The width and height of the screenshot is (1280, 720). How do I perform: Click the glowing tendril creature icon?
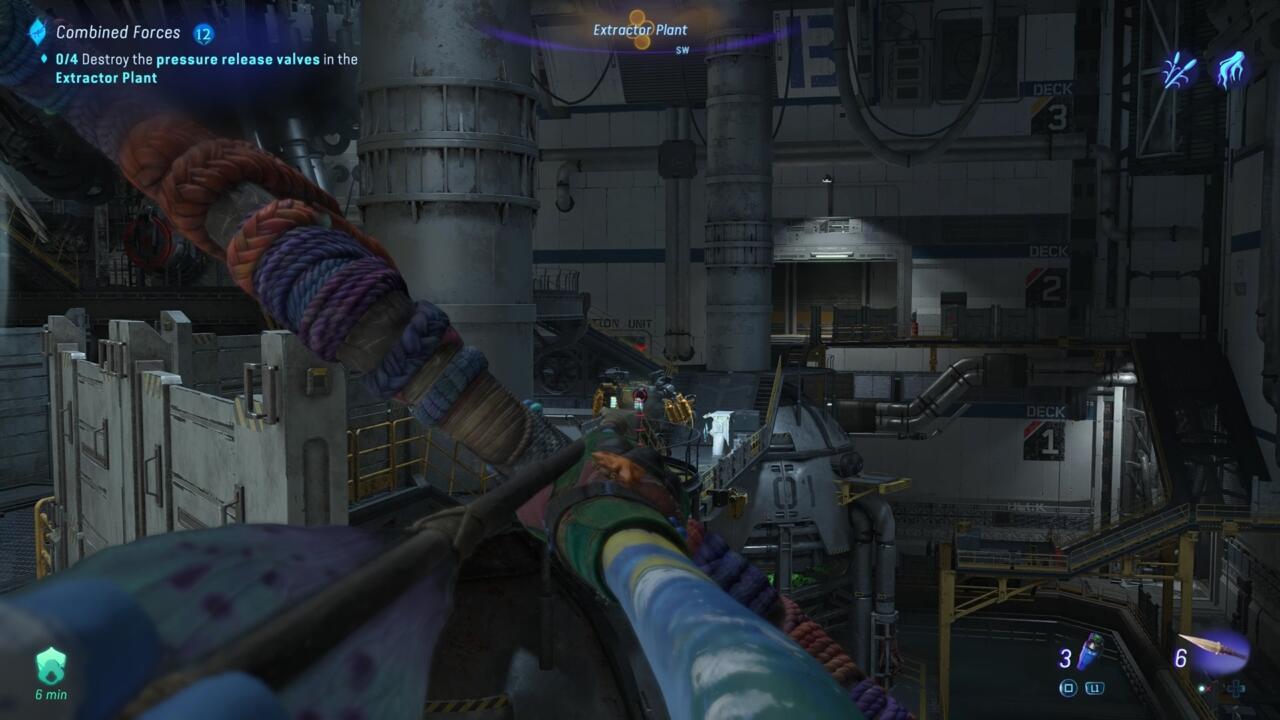pos(1231,70)
